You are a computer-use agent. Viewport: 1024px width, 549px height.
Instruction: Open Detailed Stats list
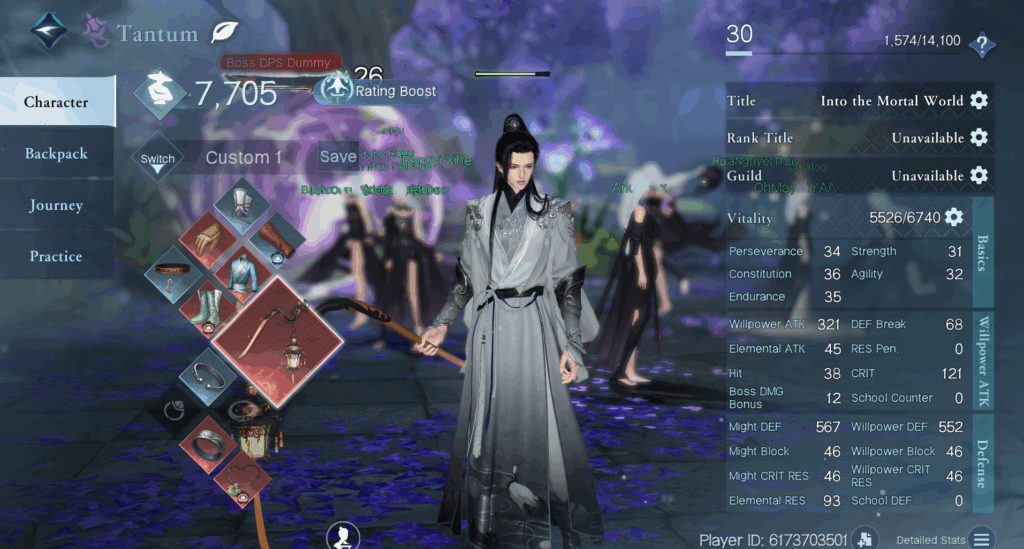[982, 538]
